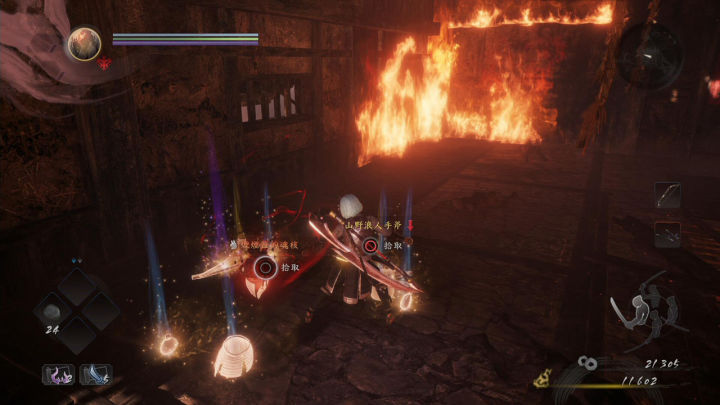Pick up the 山野浪人手斧 item
The width and height of the screenshot is (720, 405).
coord(371,245)
